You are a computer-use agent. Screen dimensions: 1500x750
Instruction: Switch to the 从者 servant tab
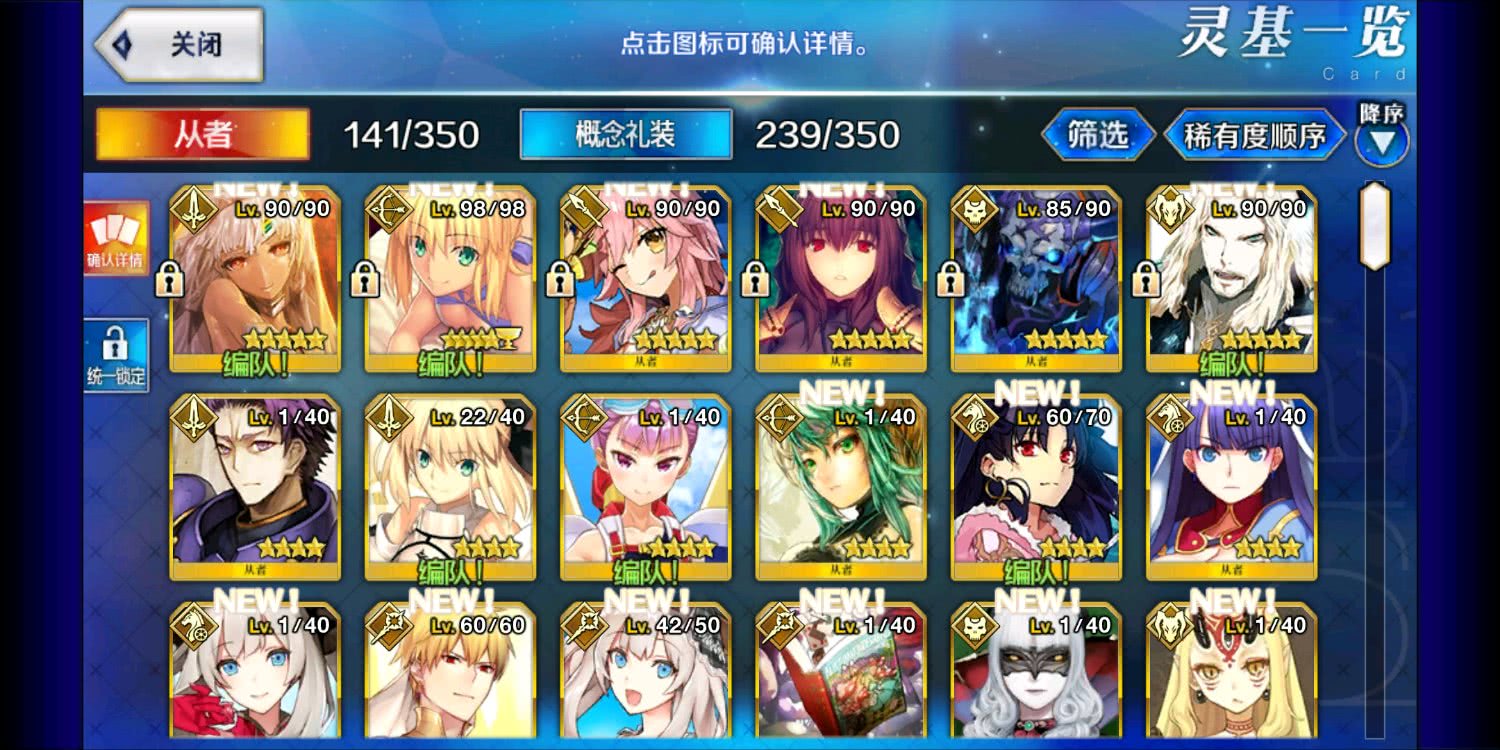(x=200, y=135)
